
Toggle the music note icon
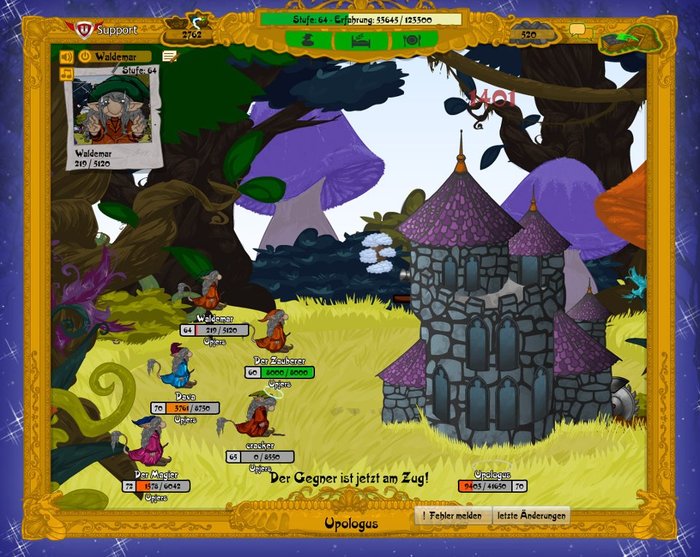coord(68,74)
